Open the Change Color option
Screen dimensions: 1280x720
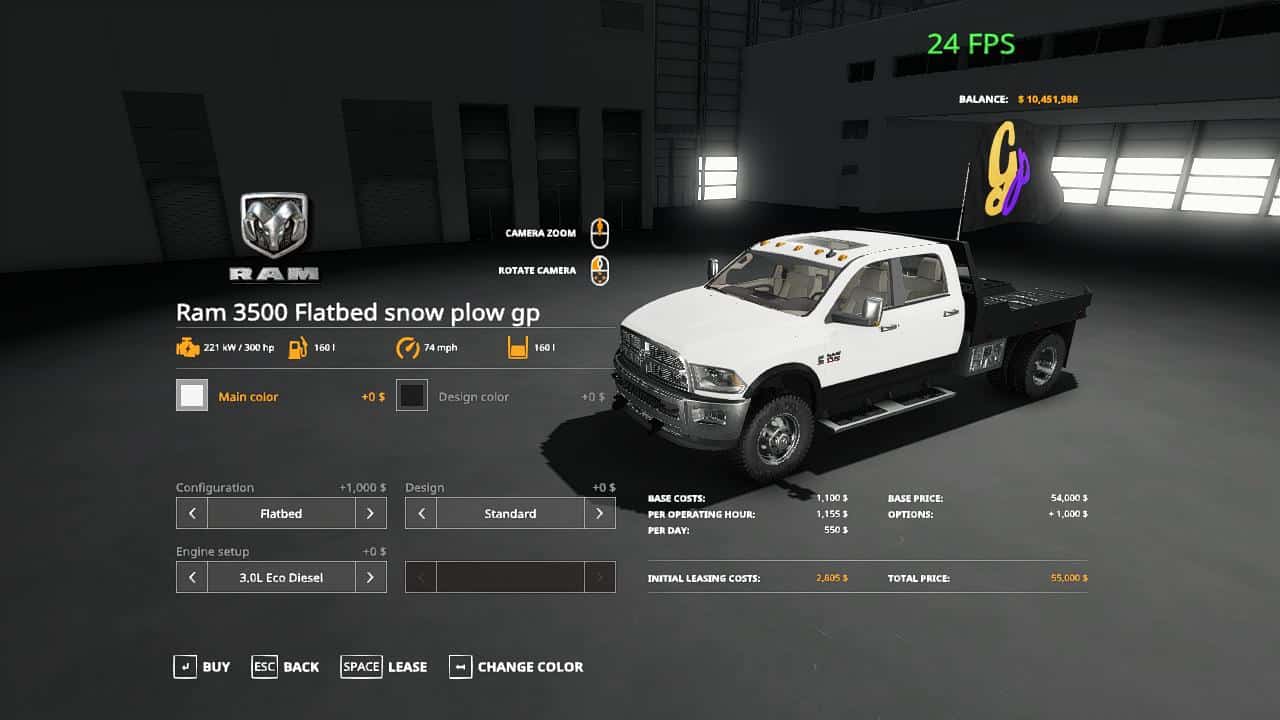pos(516,667)
